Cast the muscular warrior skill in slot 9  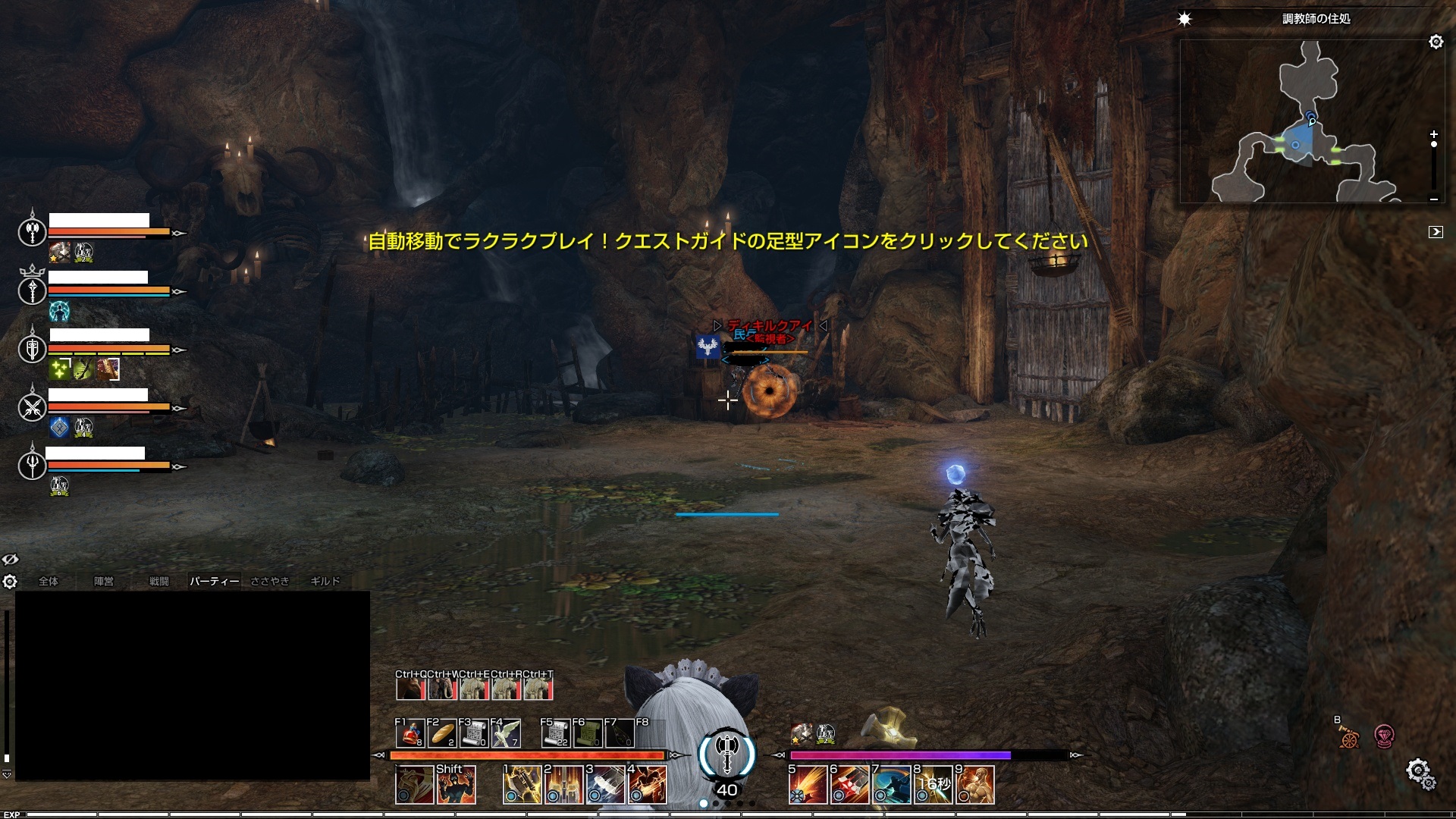tap(975, 784)
